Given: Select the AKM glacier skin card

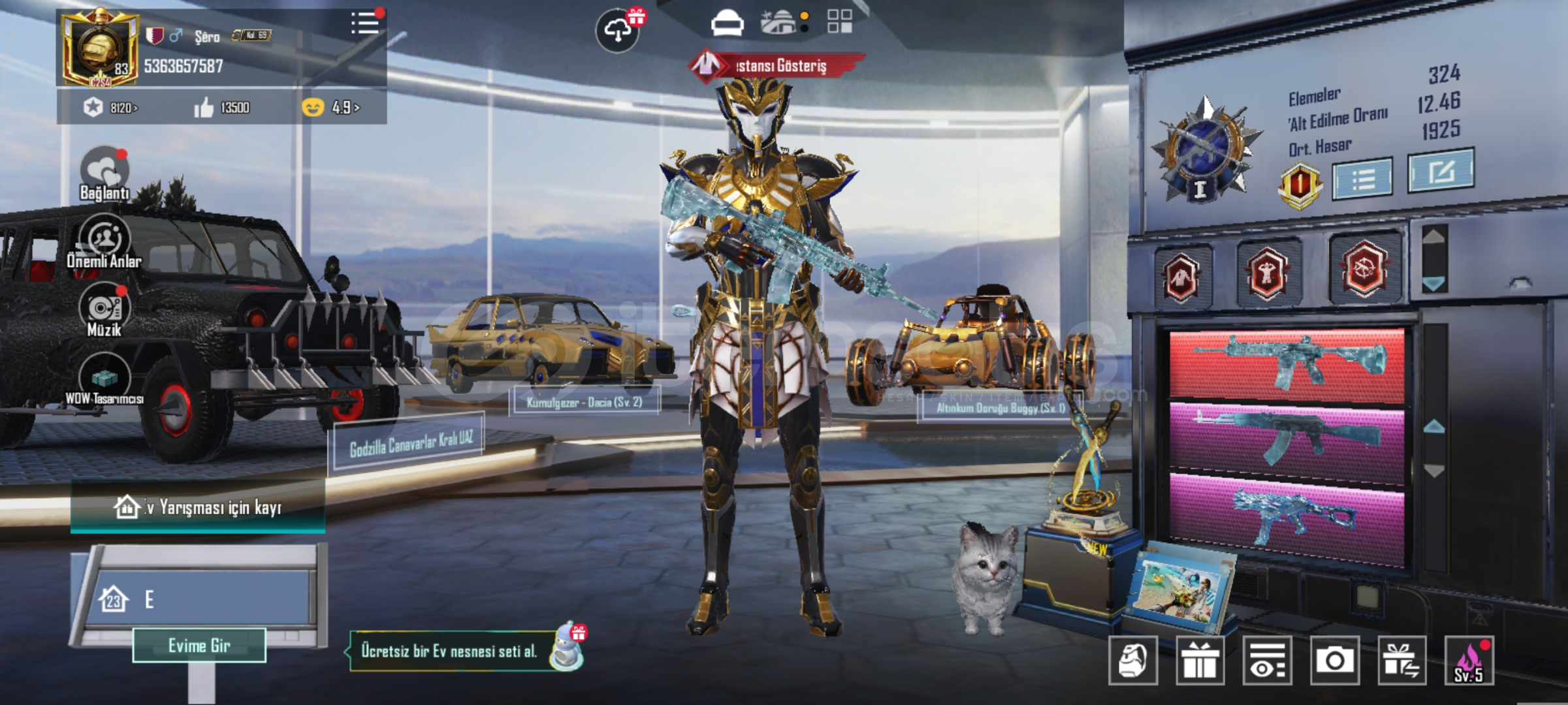Looking at the screenshot, I should click(x=1287, y=437).
